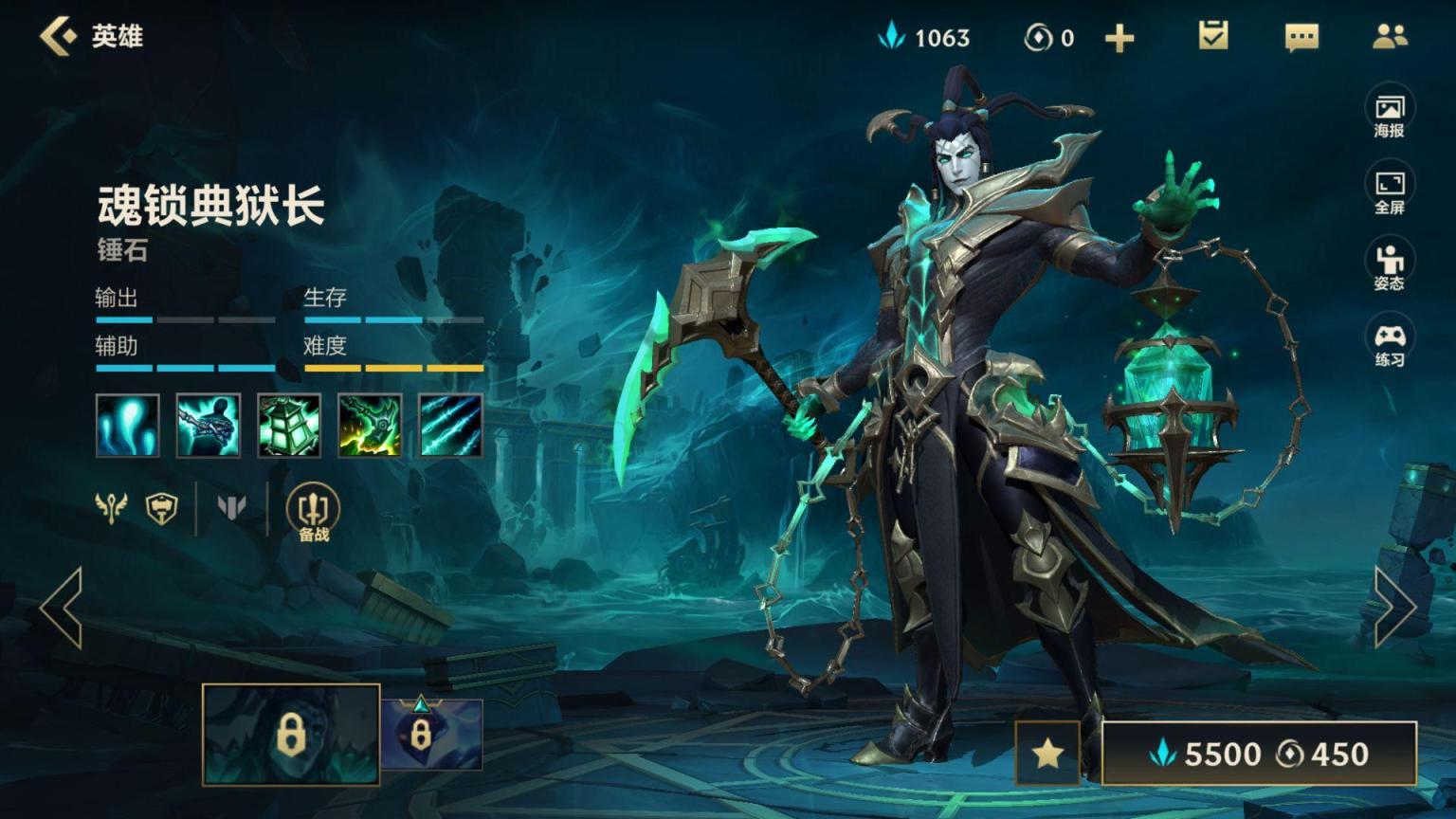Purchase hero for 5500 or 450
The height and width of the screenshot is (819, 1456).
[x=1259, y=754]
